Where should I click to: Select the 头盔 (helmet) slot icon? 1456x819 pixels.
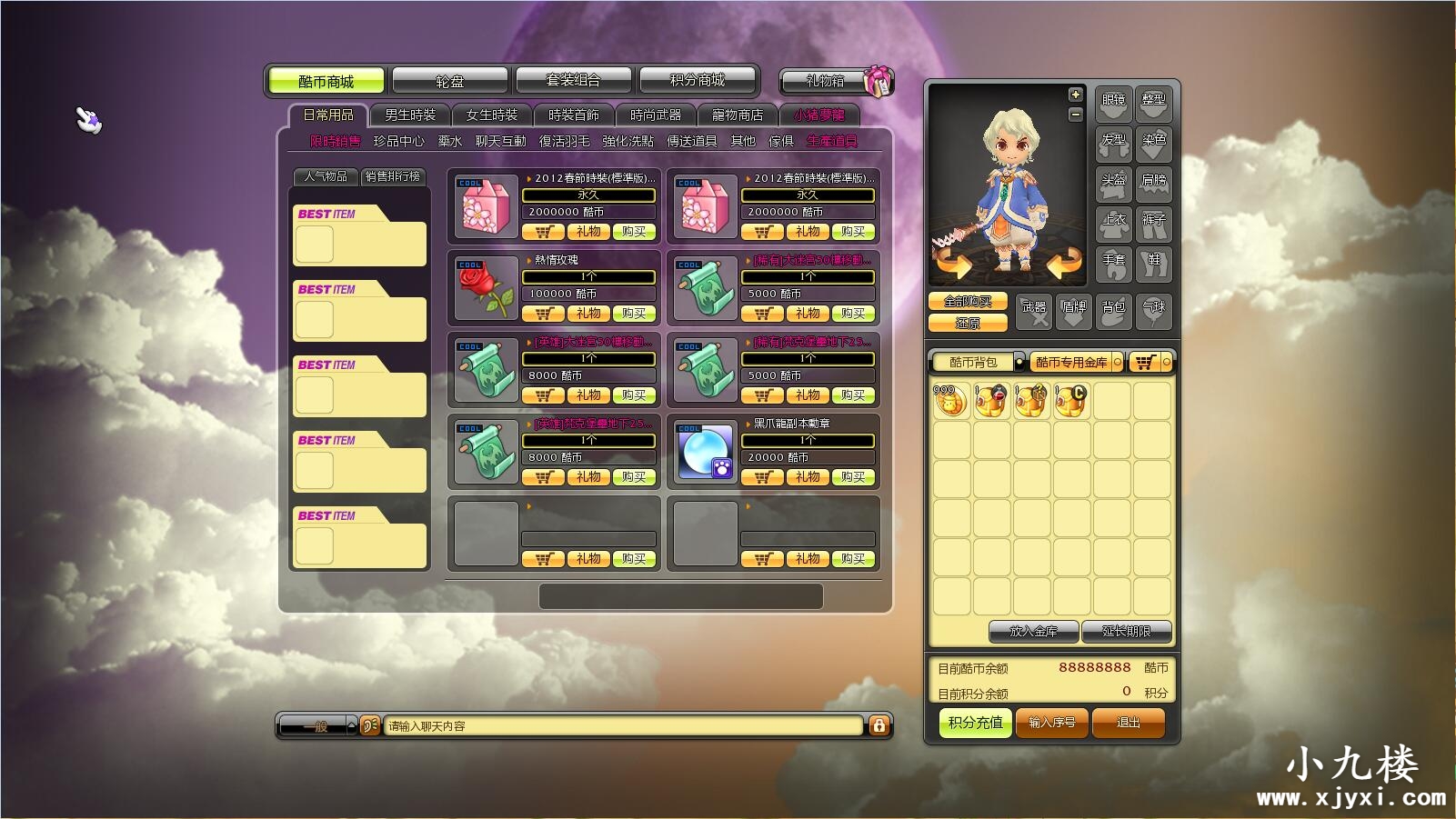[x=1113, y=183]
